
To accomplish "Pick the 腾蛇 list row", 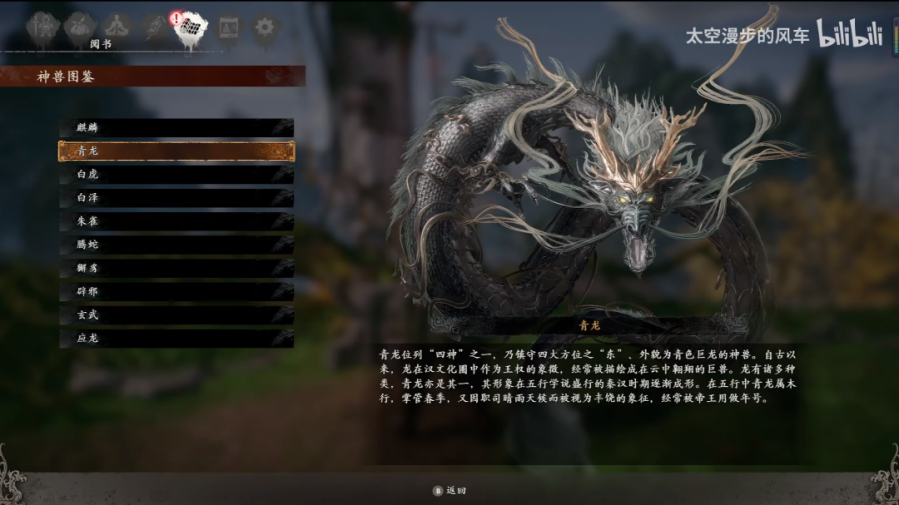I will [176, 245].
